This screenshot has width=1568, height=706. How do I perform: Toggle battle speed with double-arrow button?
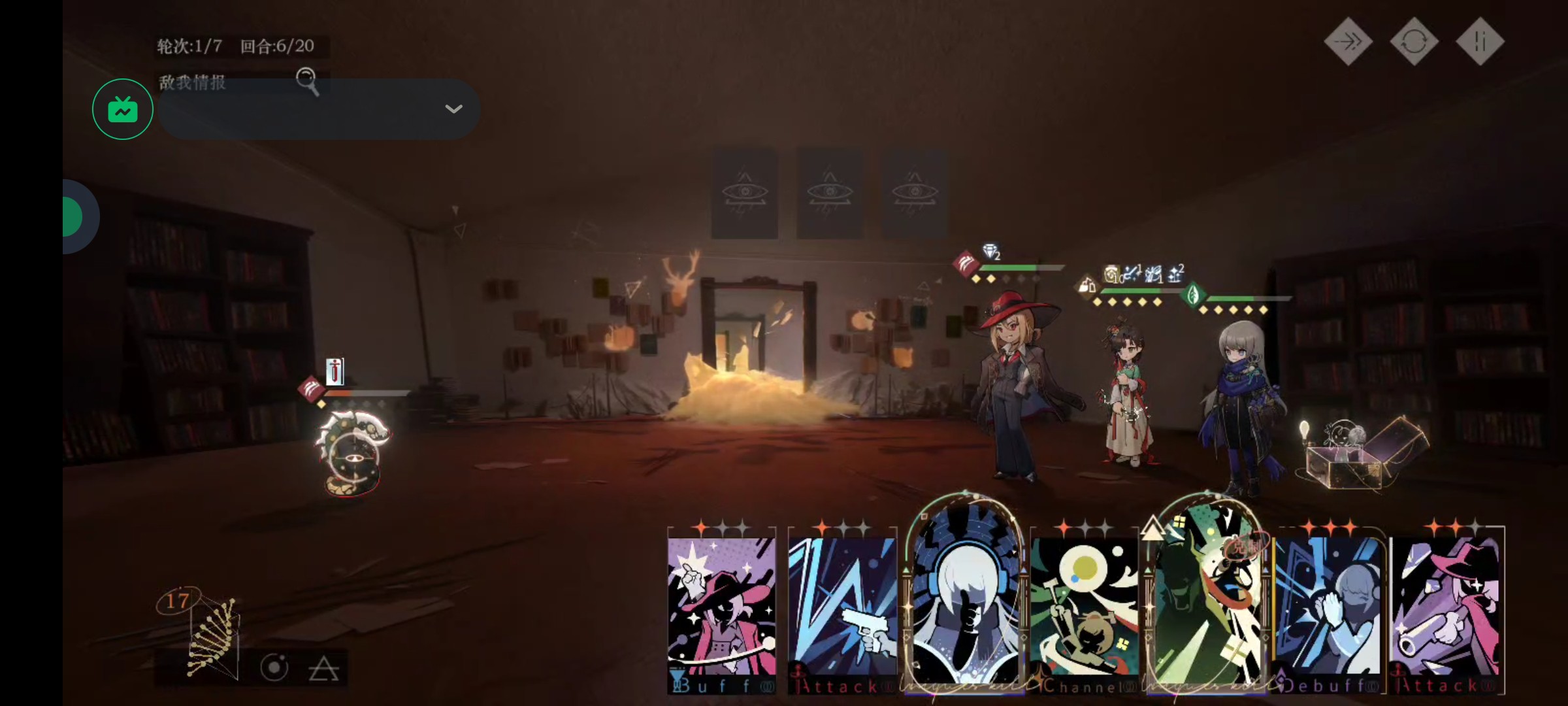click(x=1348, y=42)
